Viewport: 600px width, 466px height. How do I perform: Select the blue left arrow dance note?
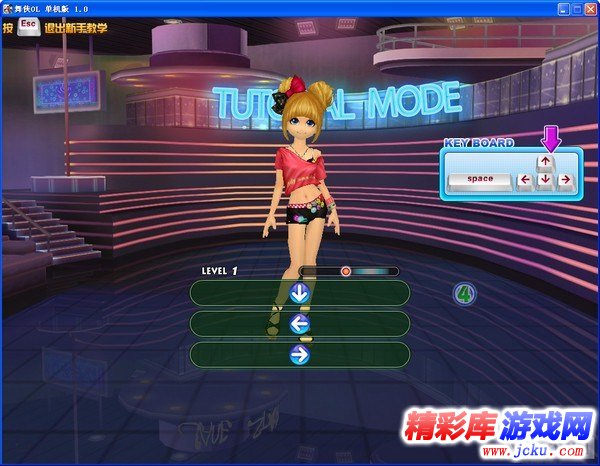point(299,324)
